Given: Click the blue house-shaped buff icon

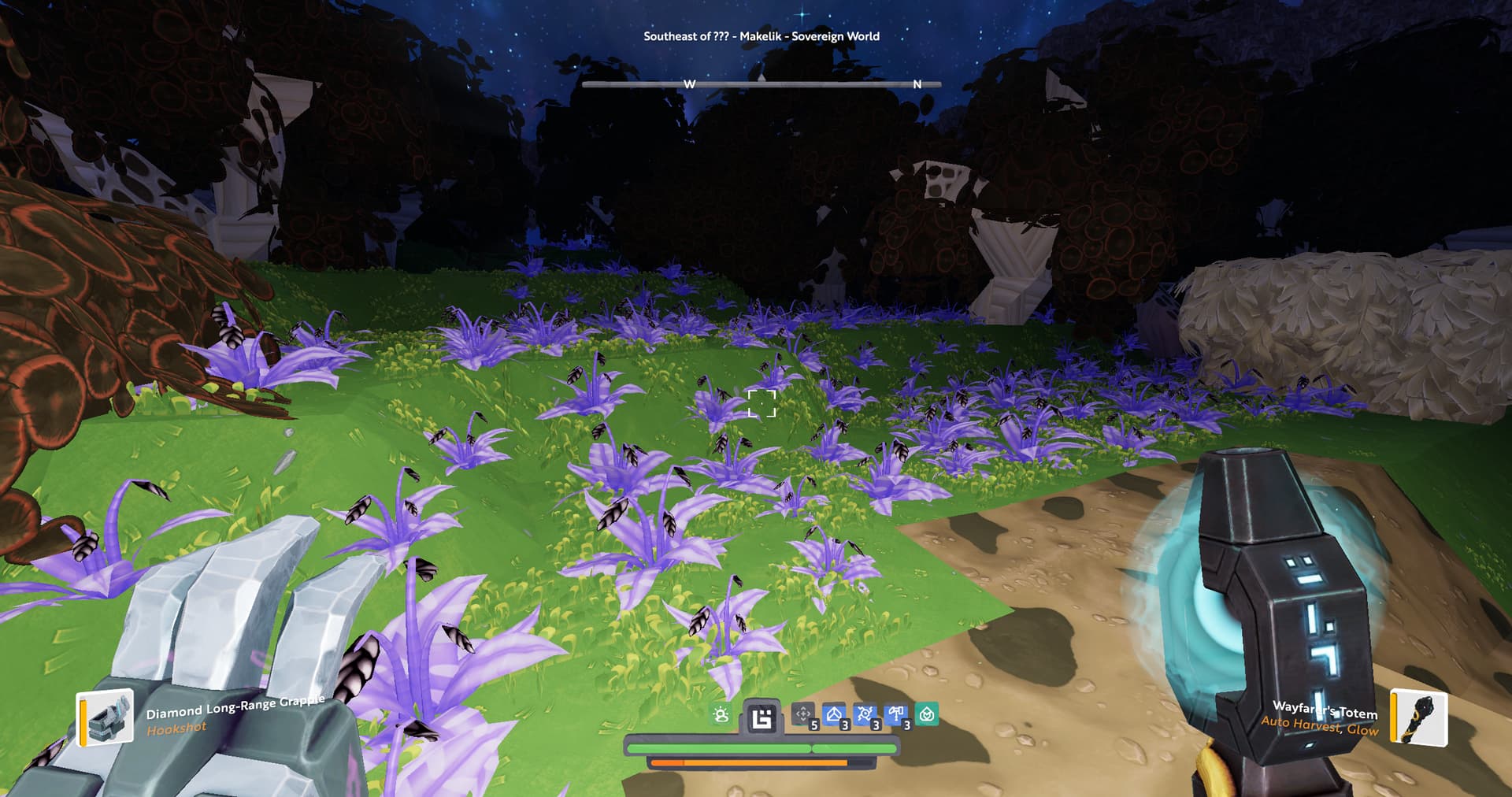Looking at the screenshot, I should 834,714.
